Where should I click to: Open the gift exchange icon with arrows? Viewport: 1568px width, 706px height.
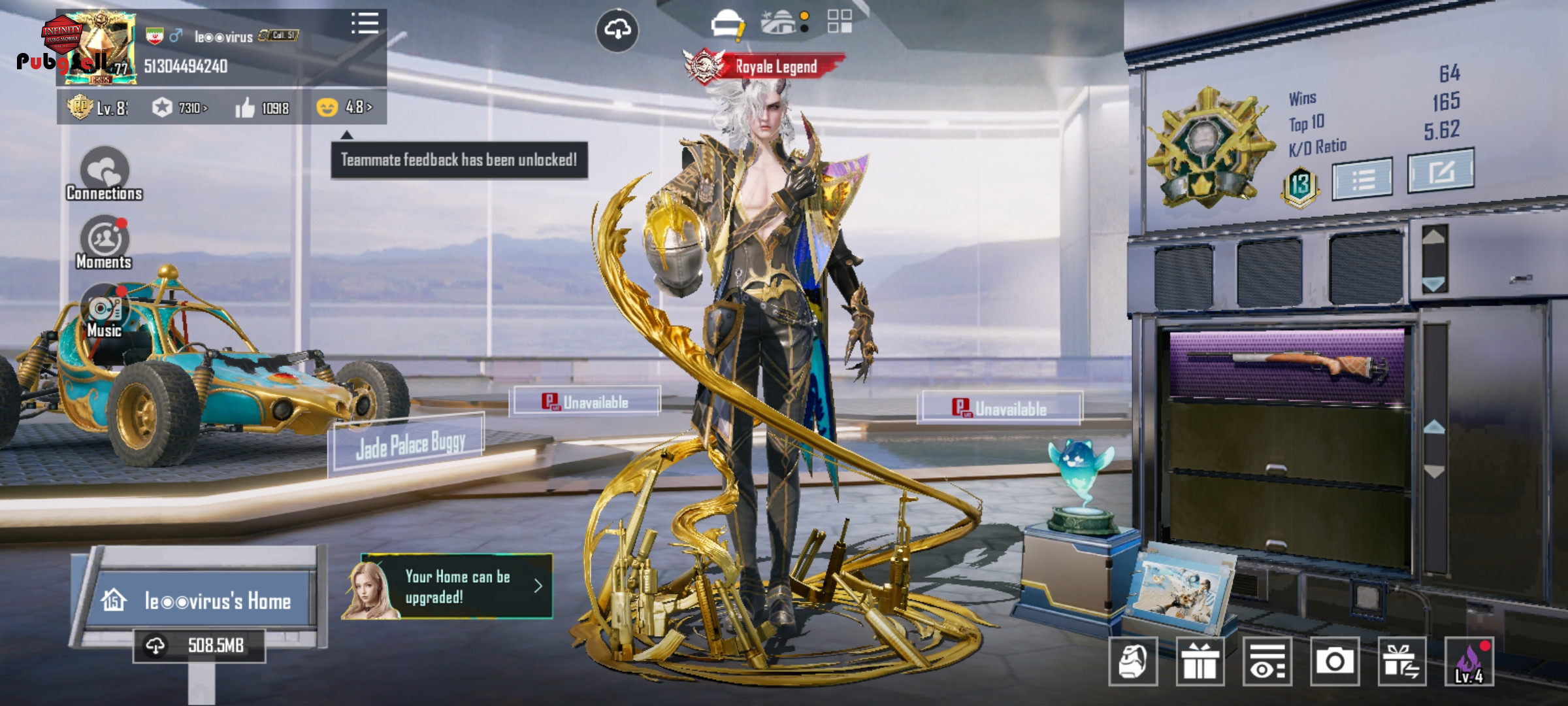coord(1401,661)
